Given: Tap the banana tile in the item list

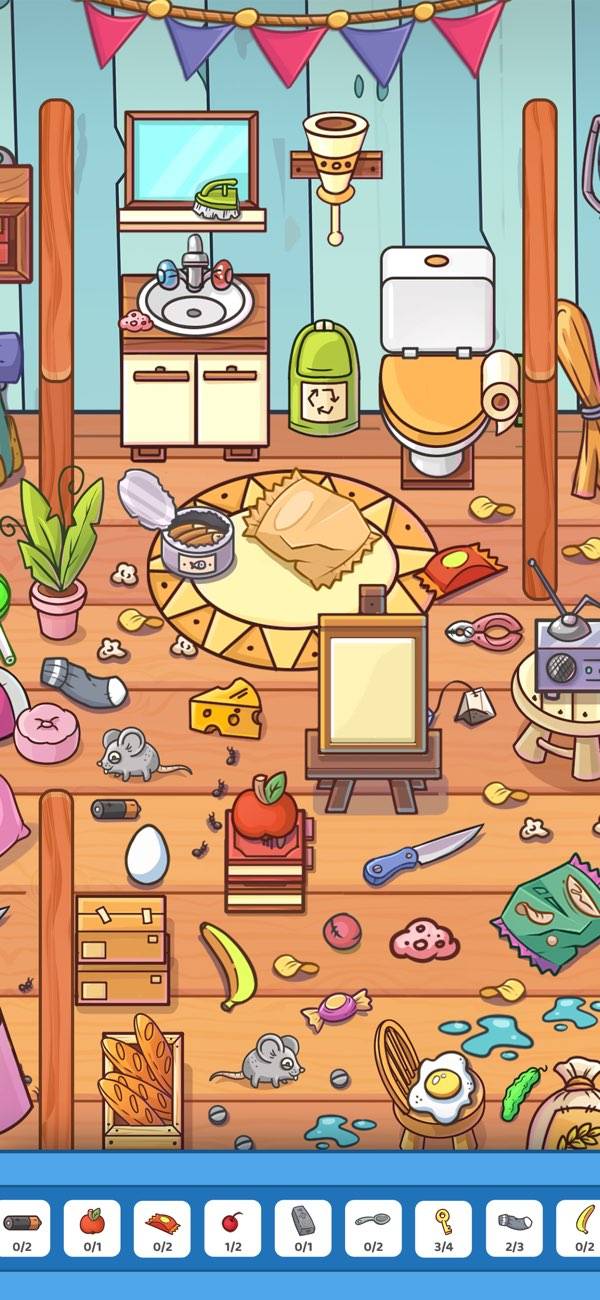Looking at the screenshot, I should pyautogui.click(x=580, y=1228).
